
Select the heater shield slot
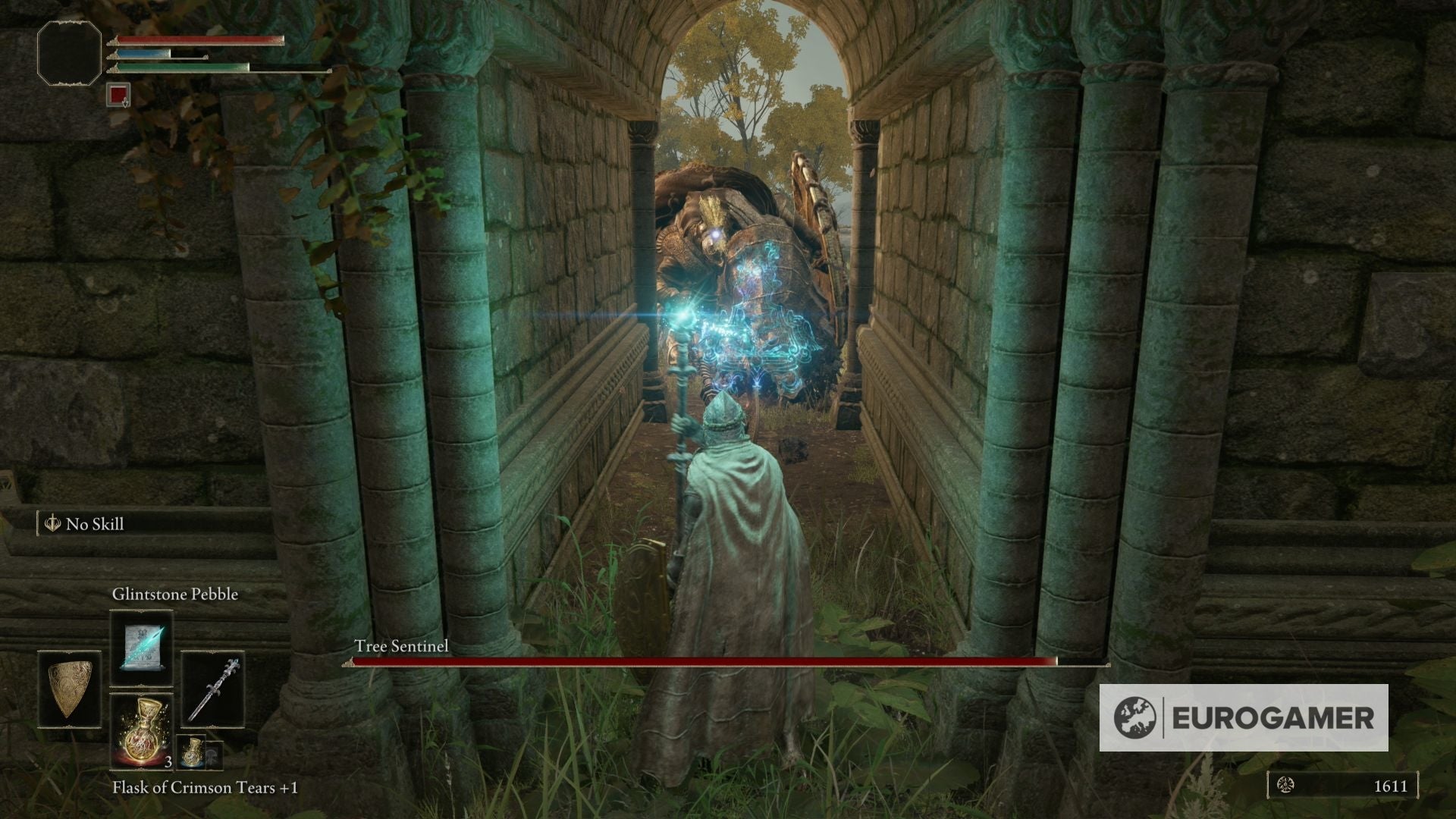(69, 690)
